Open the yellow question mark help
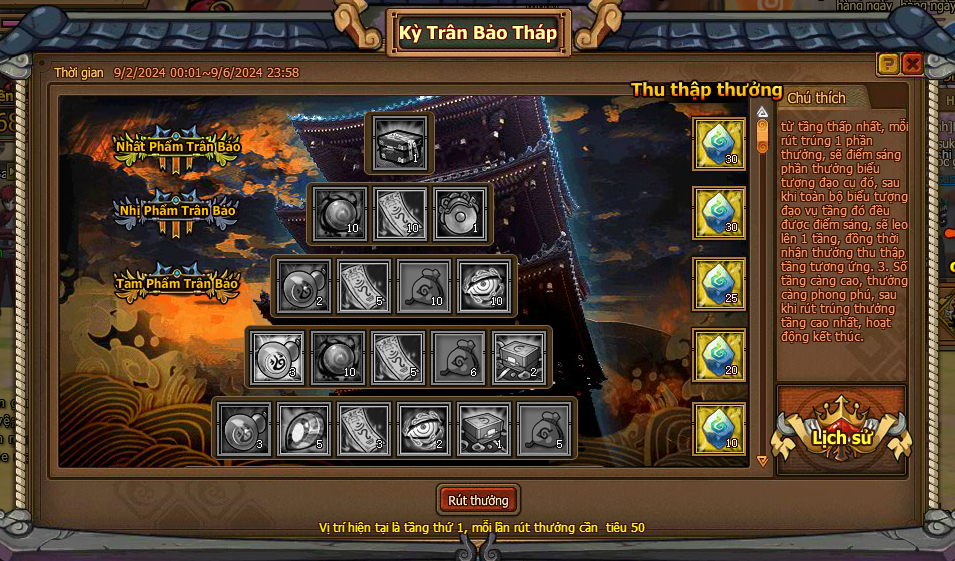Screen dimensions: 955x561 [888, 64]
